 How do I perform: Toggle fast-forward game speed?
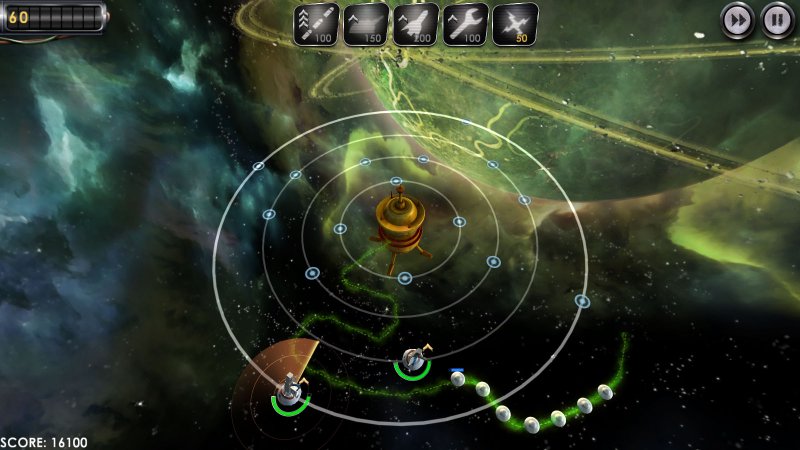pos(738,19)
